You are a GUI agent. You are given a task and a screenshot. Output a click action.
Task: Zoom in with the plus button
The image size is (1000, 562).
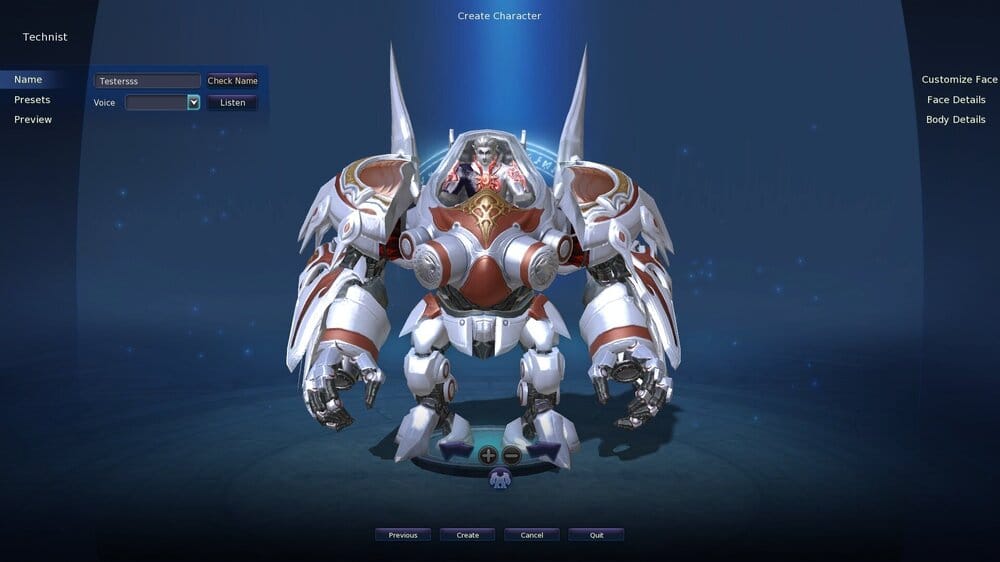coord(488,455)
